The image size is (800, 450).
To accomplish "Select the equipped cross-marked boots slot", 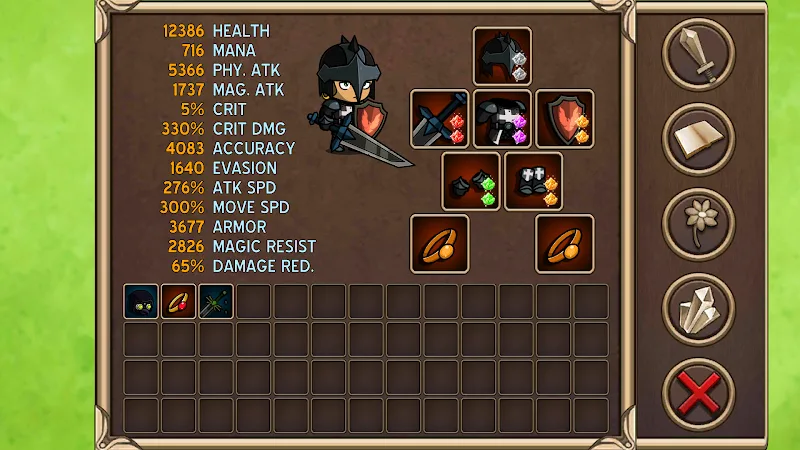I will (533, 181).
